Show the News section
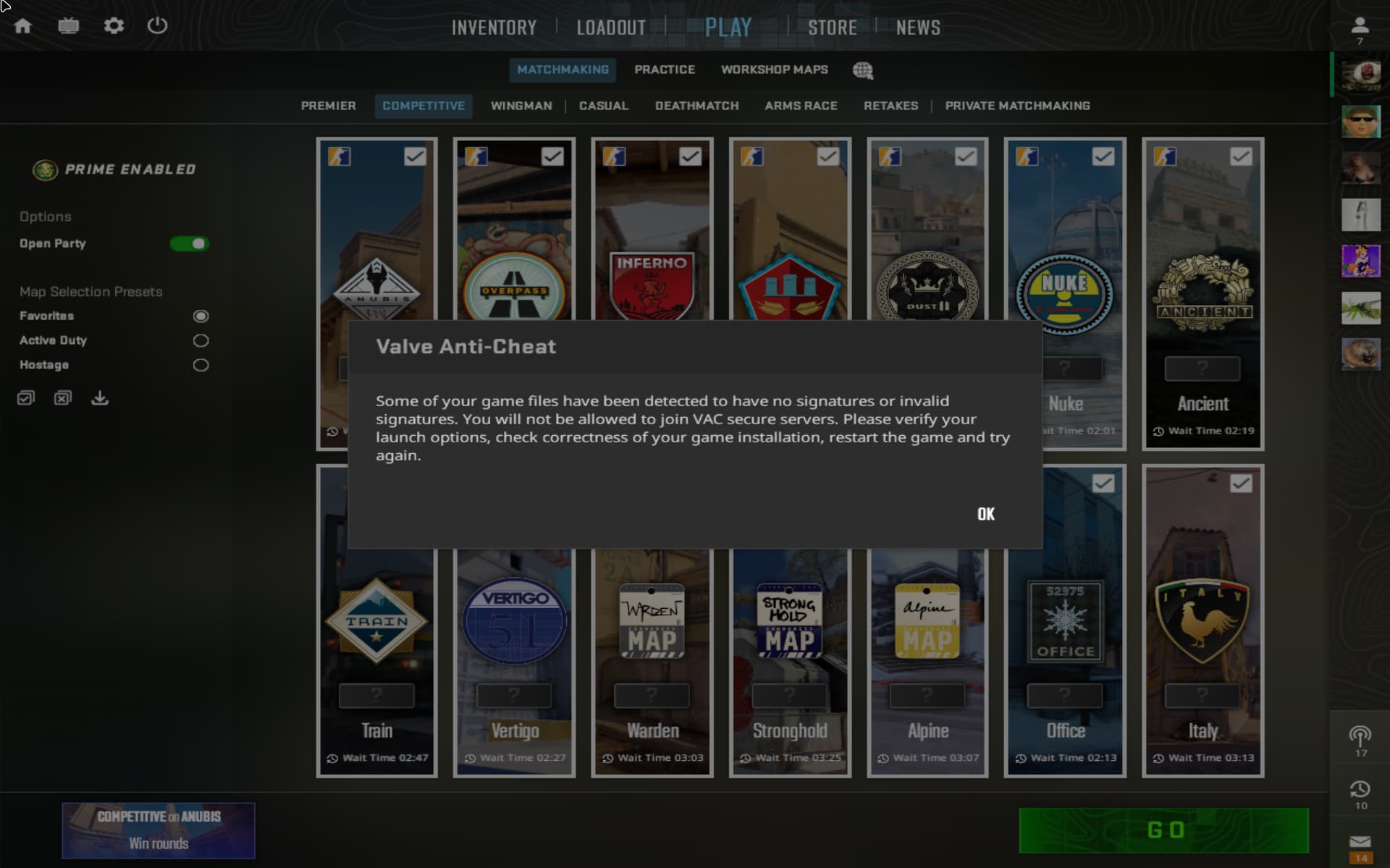This screenshot has height=868, width=1390. (x=918, y=28)
